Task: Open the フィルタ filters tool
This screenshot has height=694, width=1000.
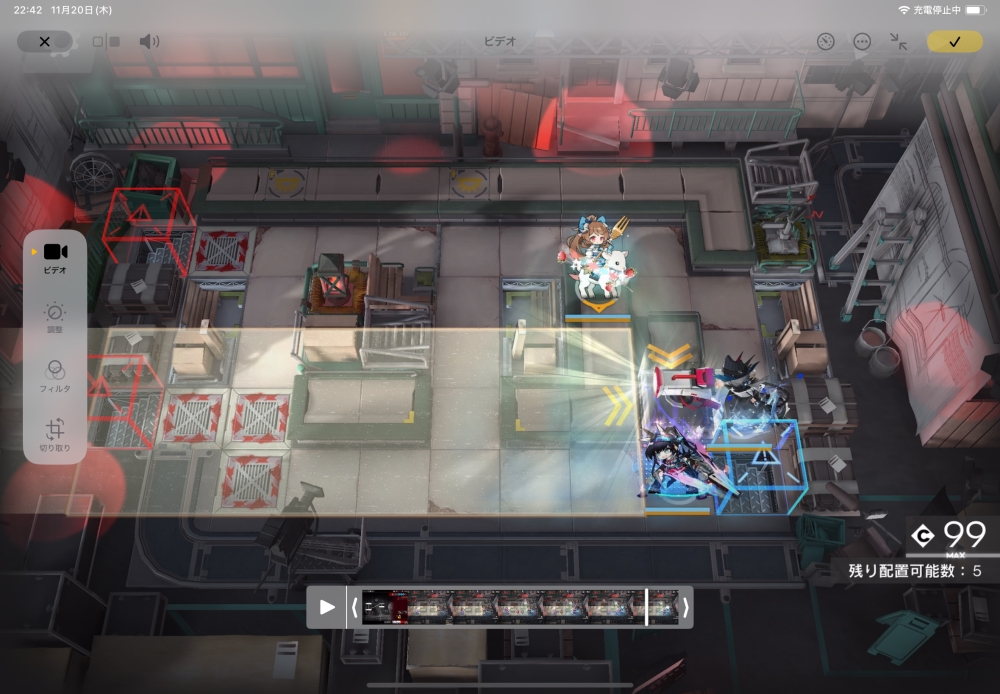Action: pos(55,376)
